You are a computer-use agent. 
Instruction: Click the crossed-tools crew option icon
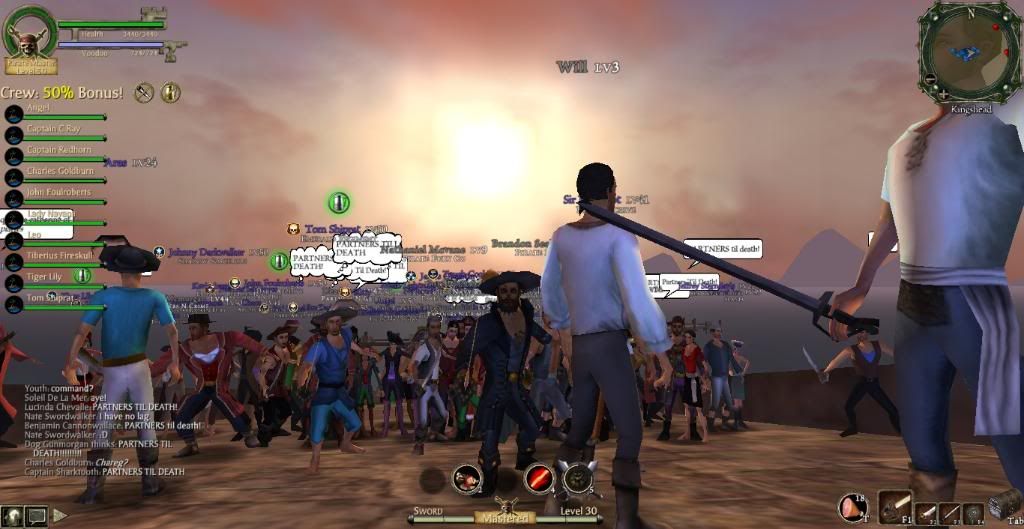pyautogui.click(x=144, y=92)
